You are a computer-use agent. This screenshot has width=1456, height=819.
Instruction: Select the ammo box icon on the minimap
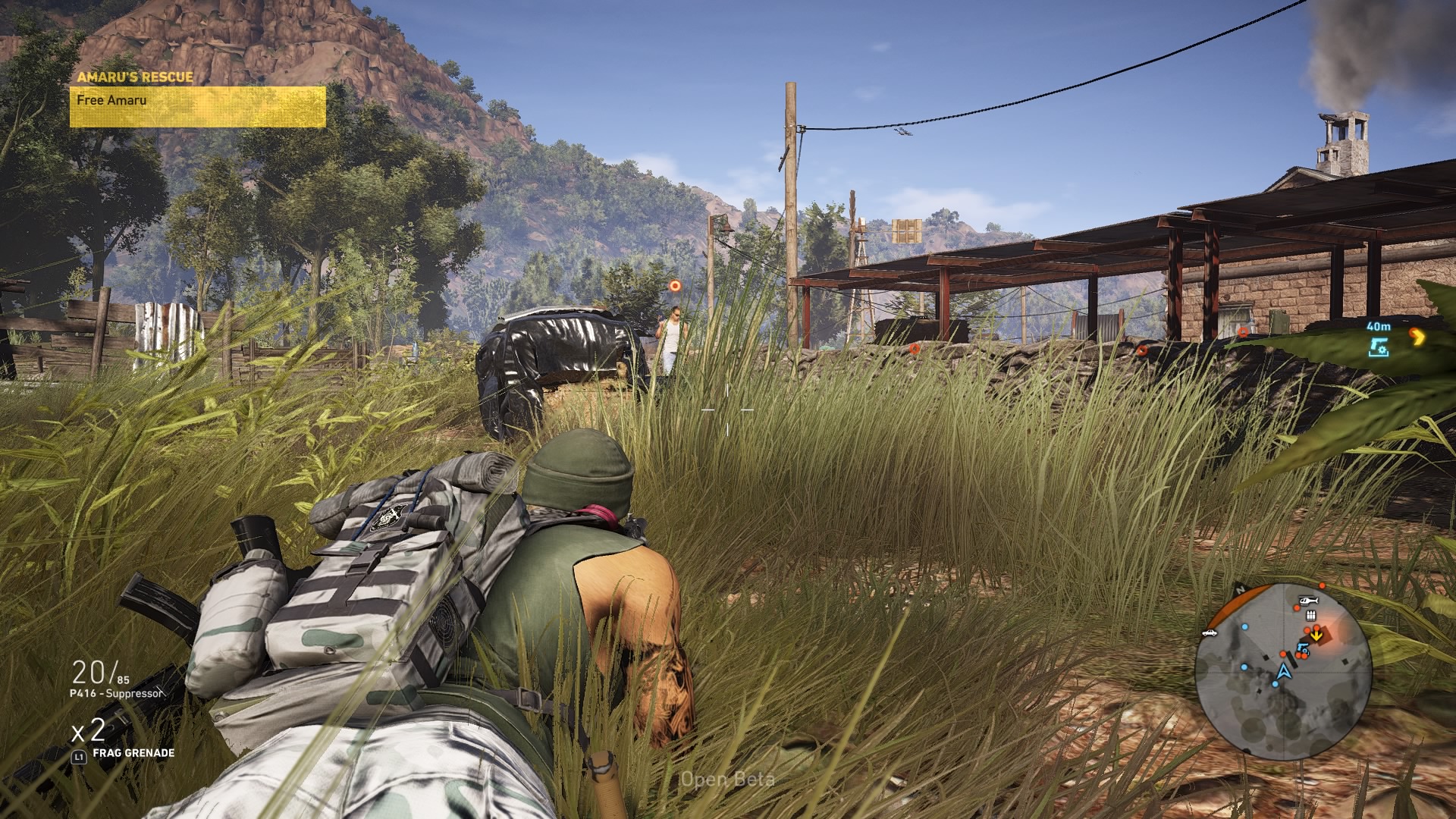click(1310, 614)
